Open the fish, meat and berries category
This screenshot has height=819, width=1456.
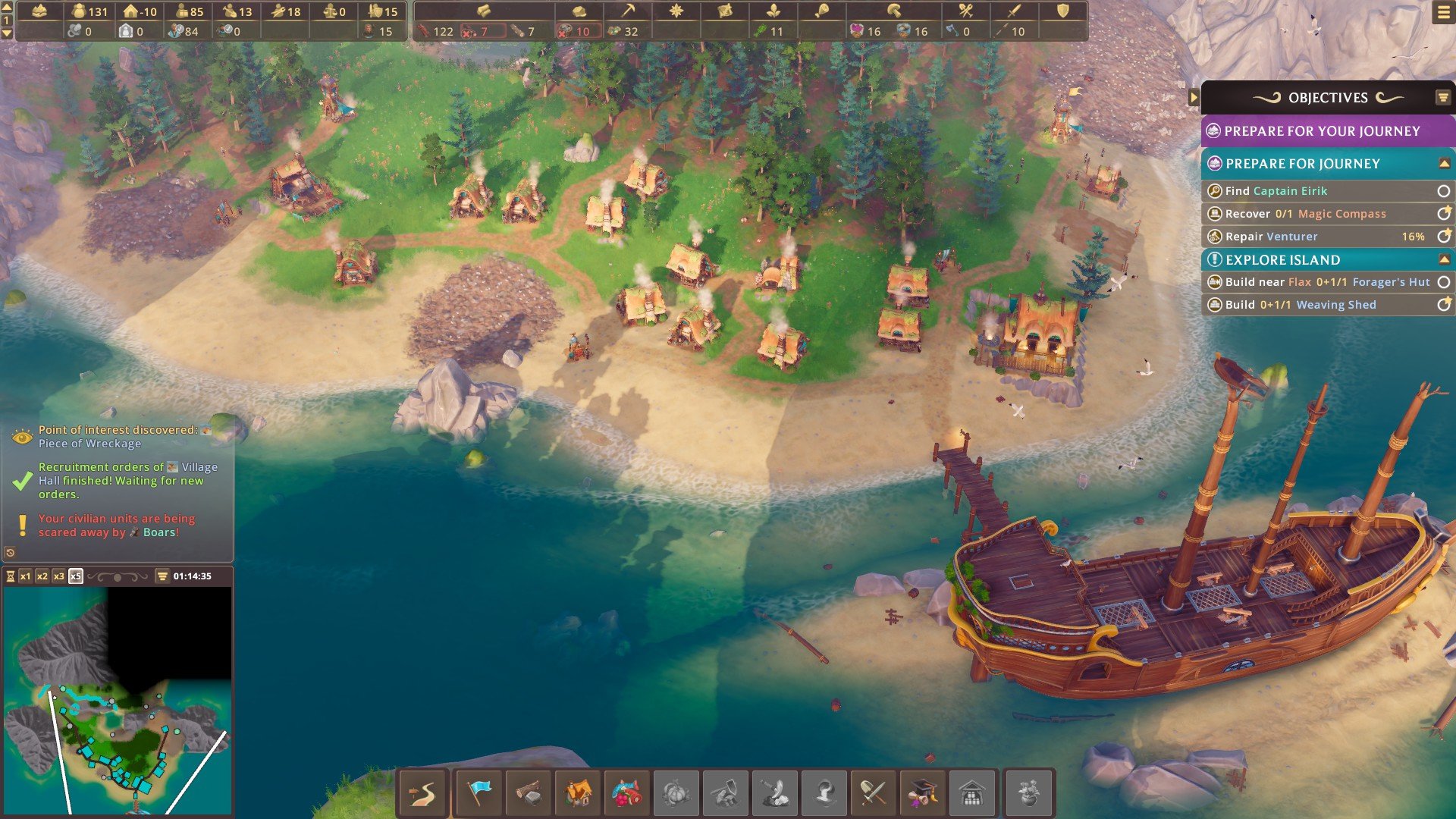click(626, 793)
